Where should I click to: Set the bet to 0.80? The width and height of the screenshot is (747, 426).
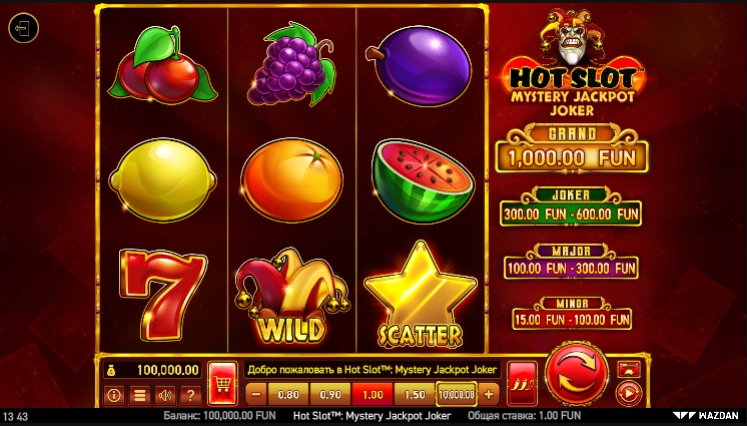tap(290, 394)
